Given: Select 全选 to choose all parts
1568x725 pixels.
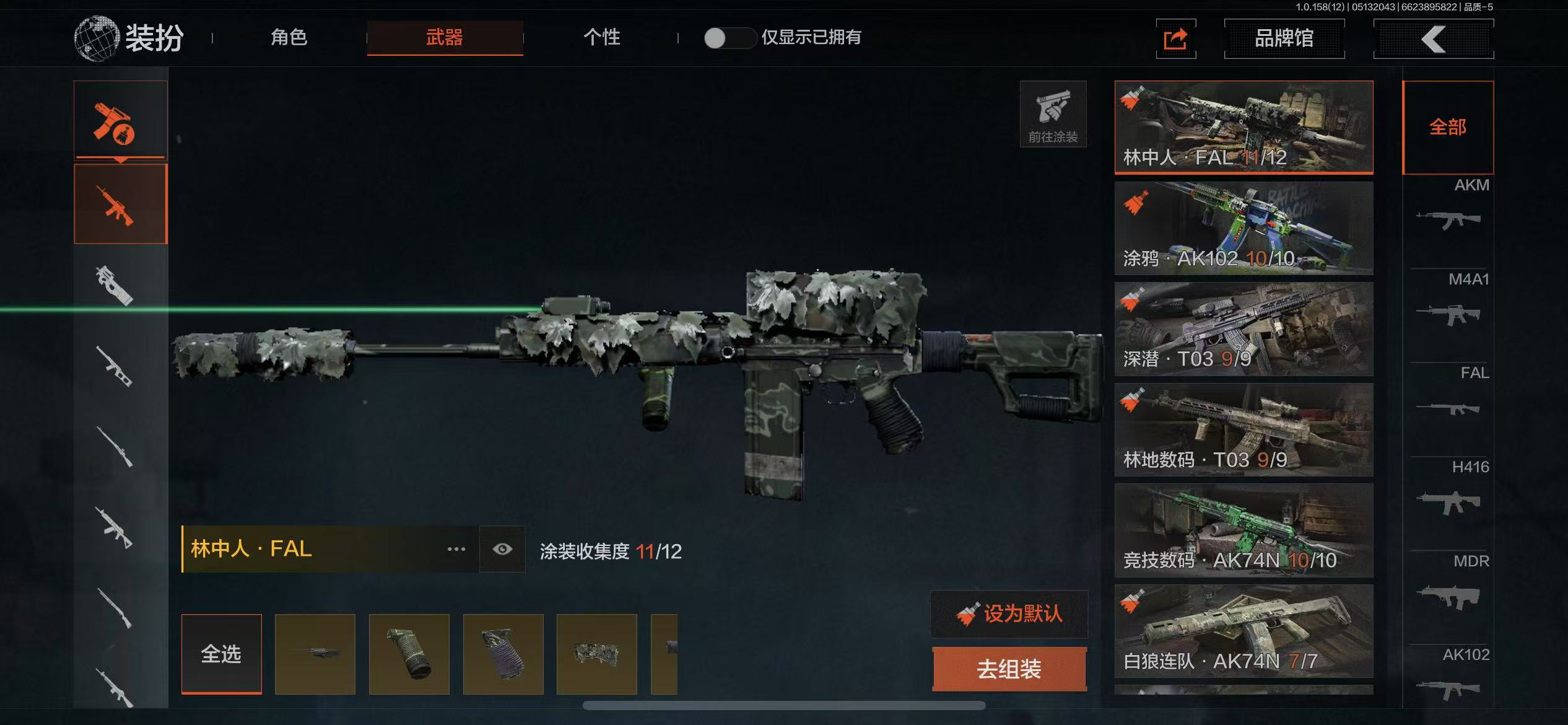Looking at the screenshot, I should (x=221, y=654).
